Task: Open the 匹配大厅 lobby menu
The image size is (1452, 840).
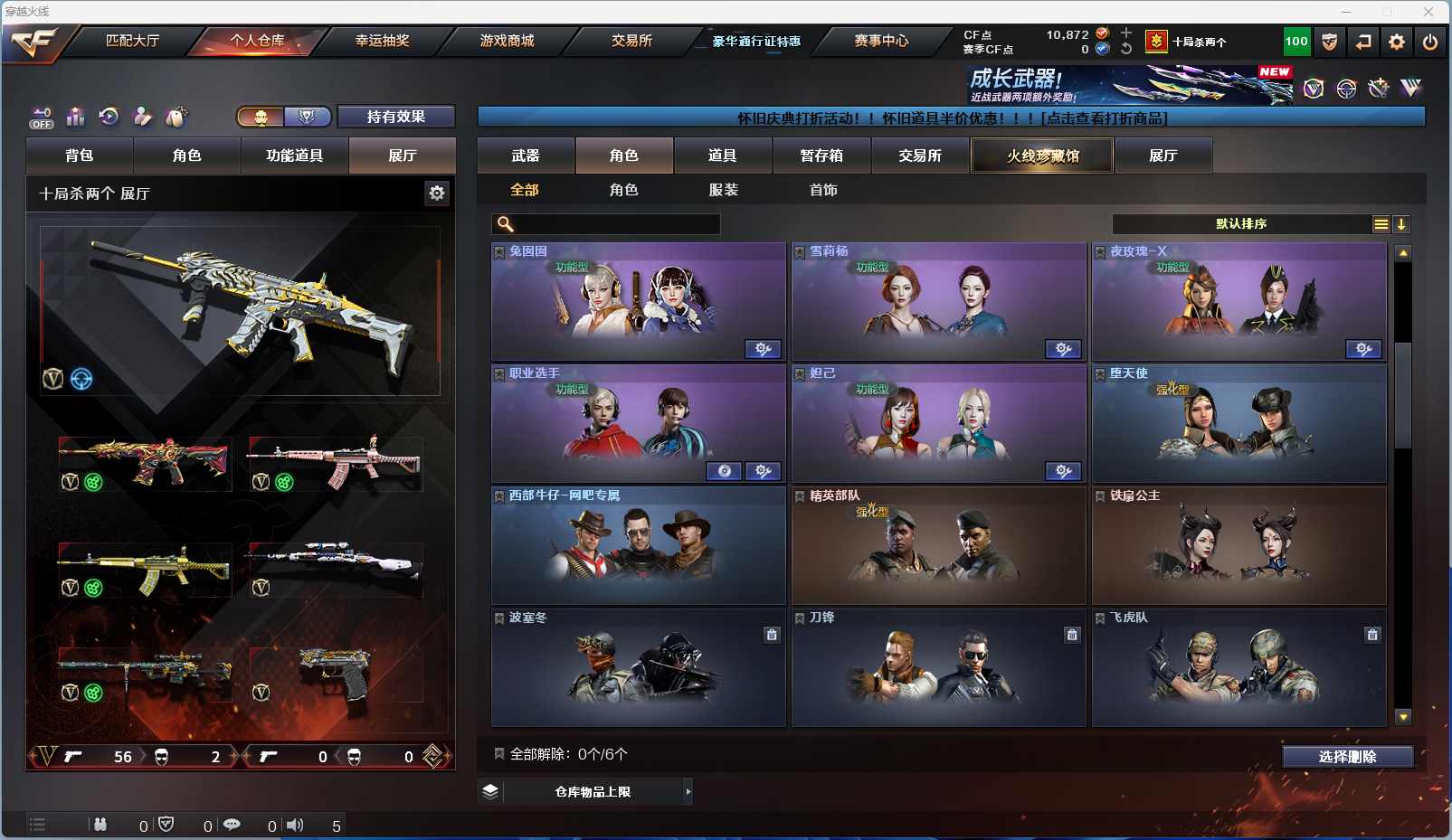Action: [x=132, y=41]
